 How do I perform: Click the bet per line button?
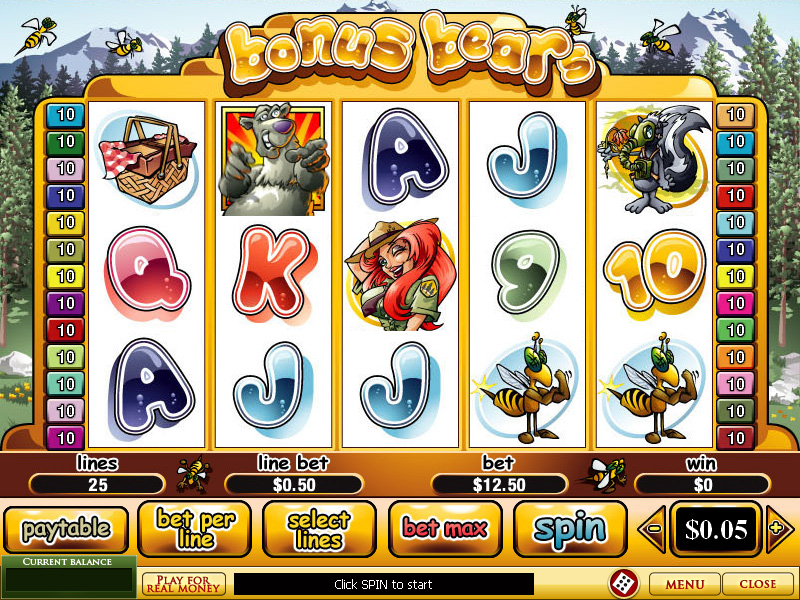pyautogui.click(x=194, y=529)
